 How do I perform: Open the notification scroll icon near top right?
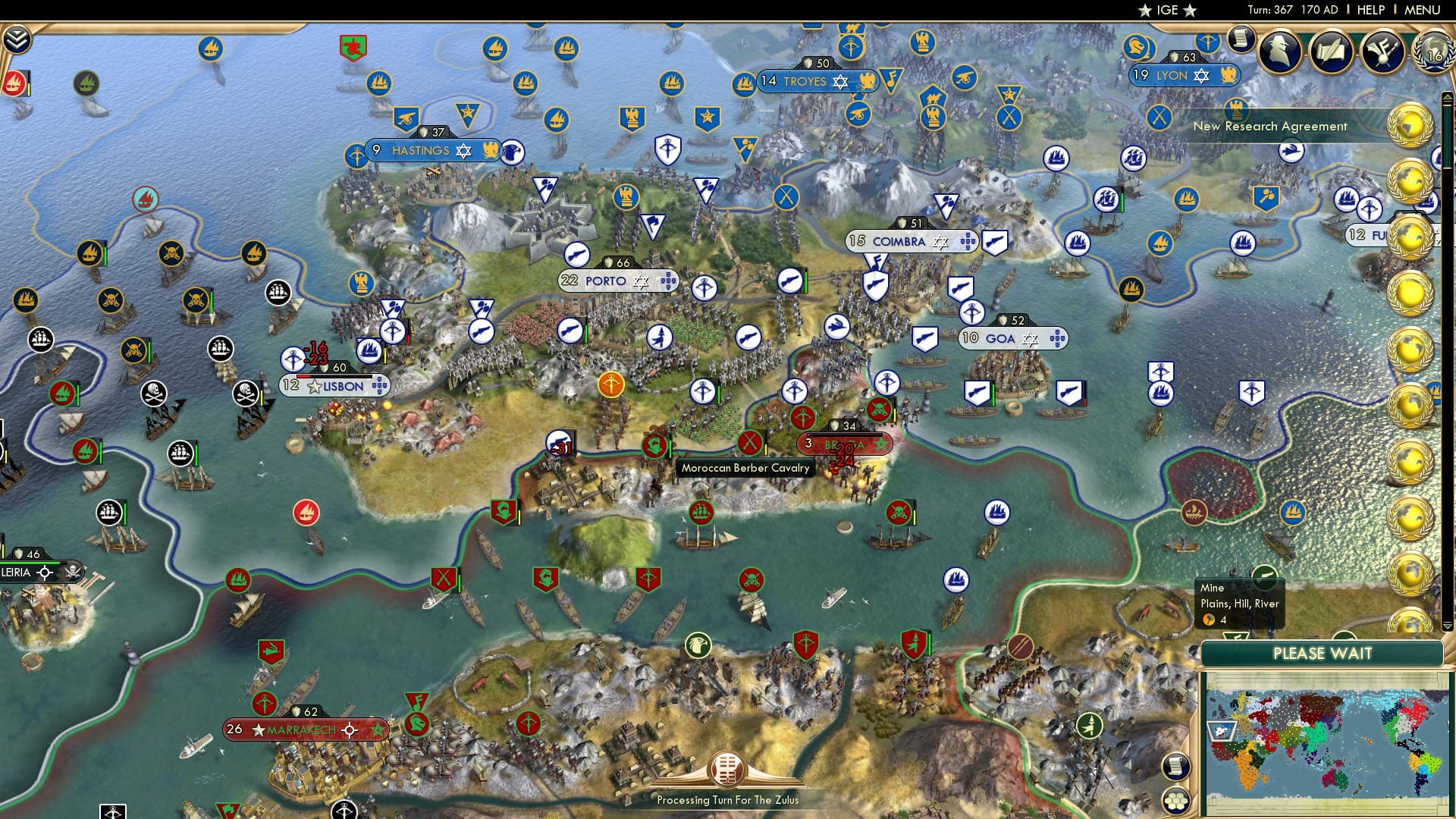point(1241,39)
